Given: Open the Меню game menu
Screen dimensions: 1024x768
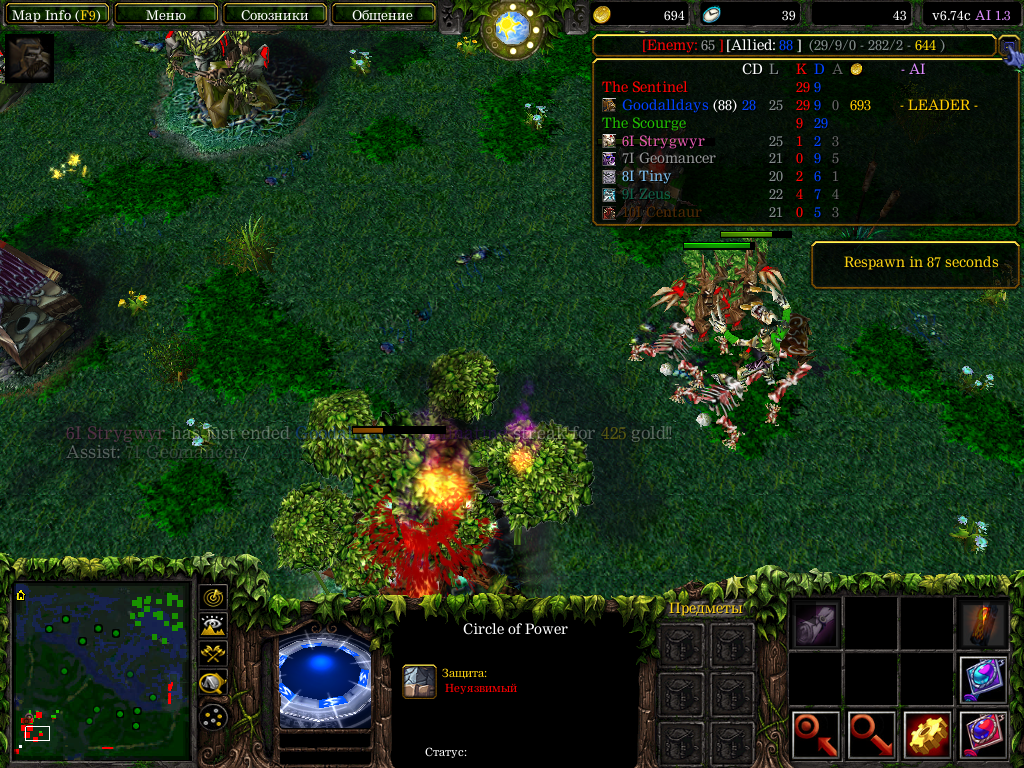Looking at the screenshot, I should tap(166, 15).
